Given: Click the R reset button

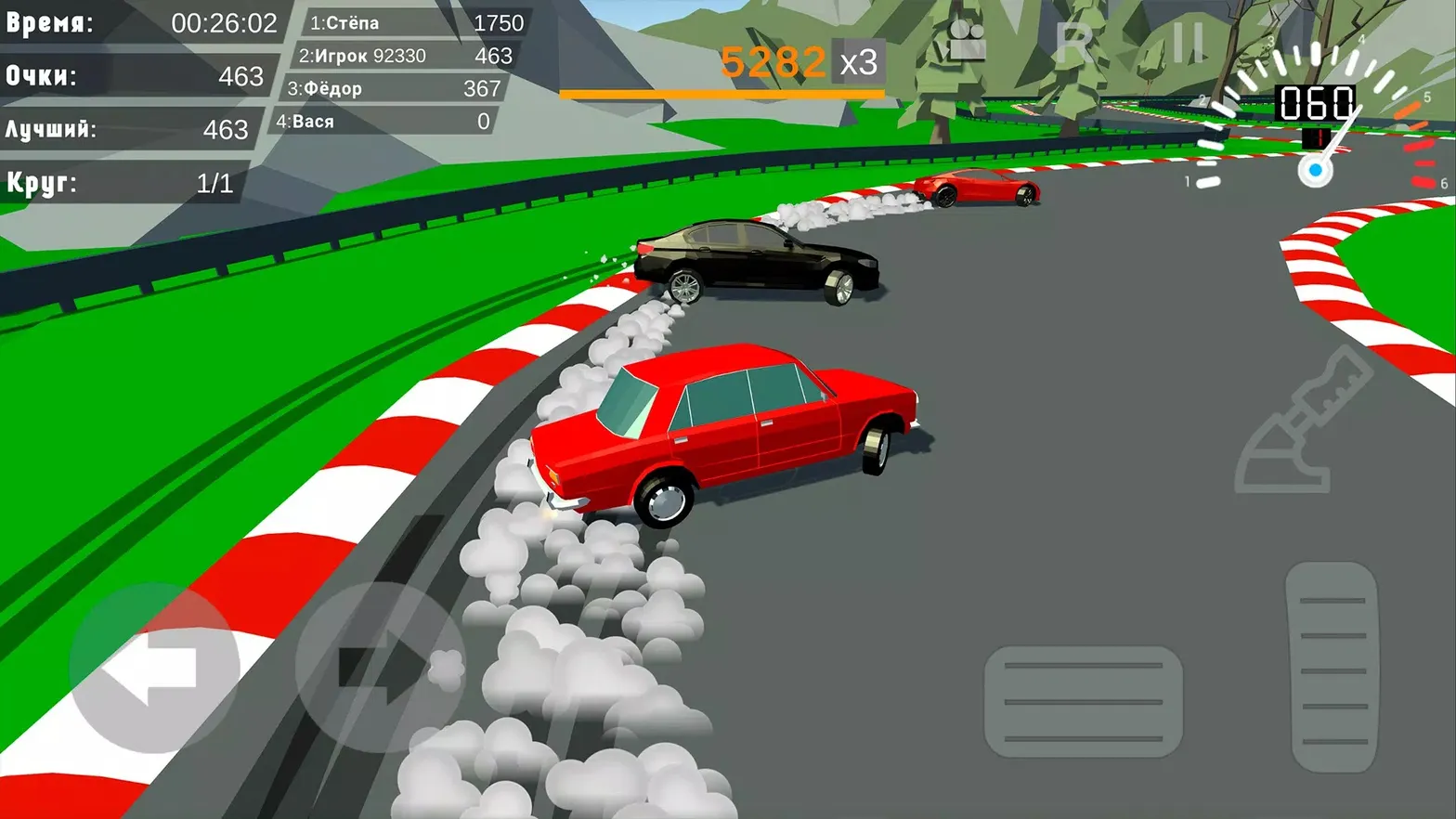Looking at the screenshot, I should click(1075, 43).
